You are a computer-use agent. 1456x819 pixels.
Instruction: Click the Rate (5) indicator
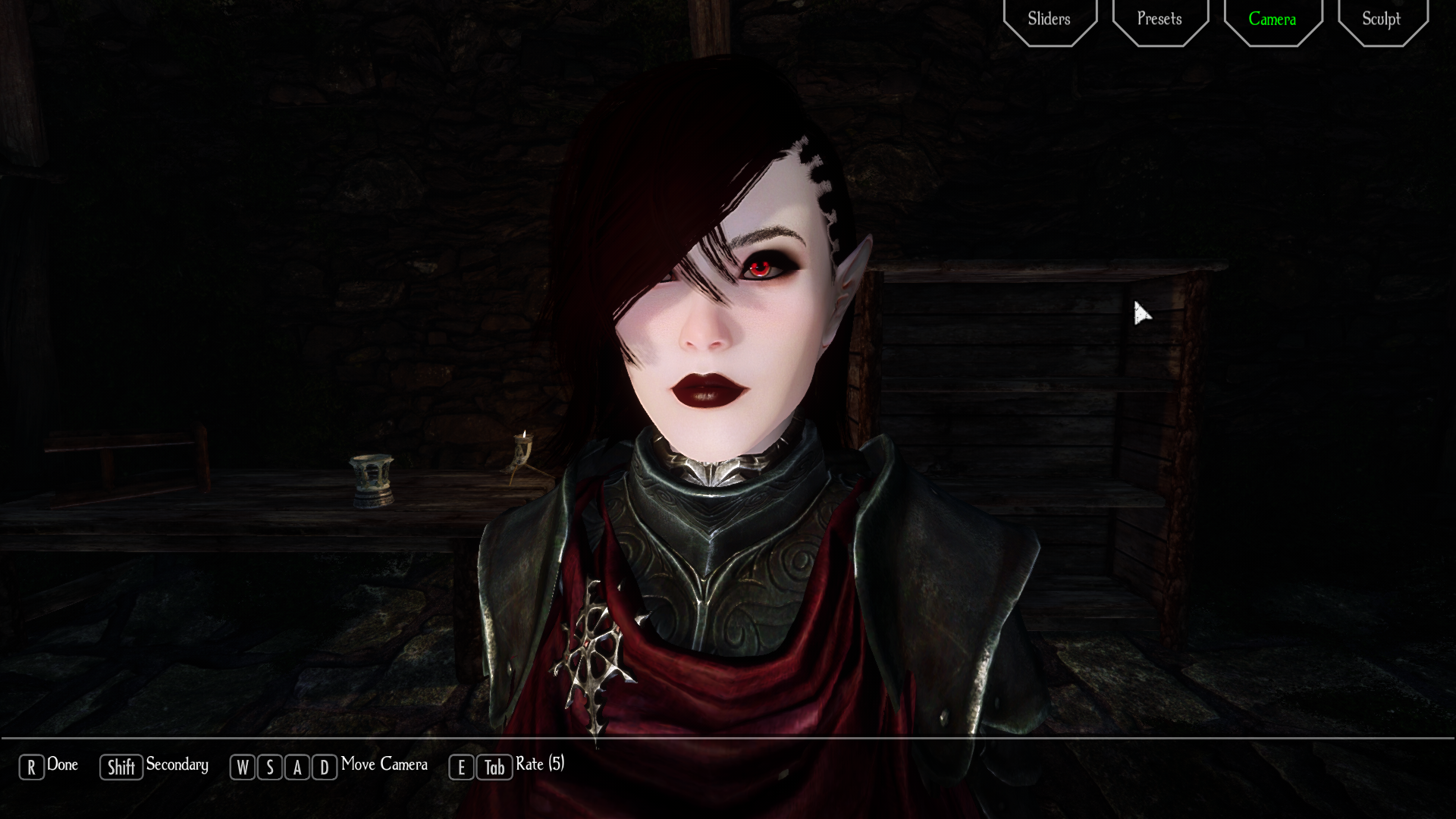pyautogui.click(x=539, y=764)
